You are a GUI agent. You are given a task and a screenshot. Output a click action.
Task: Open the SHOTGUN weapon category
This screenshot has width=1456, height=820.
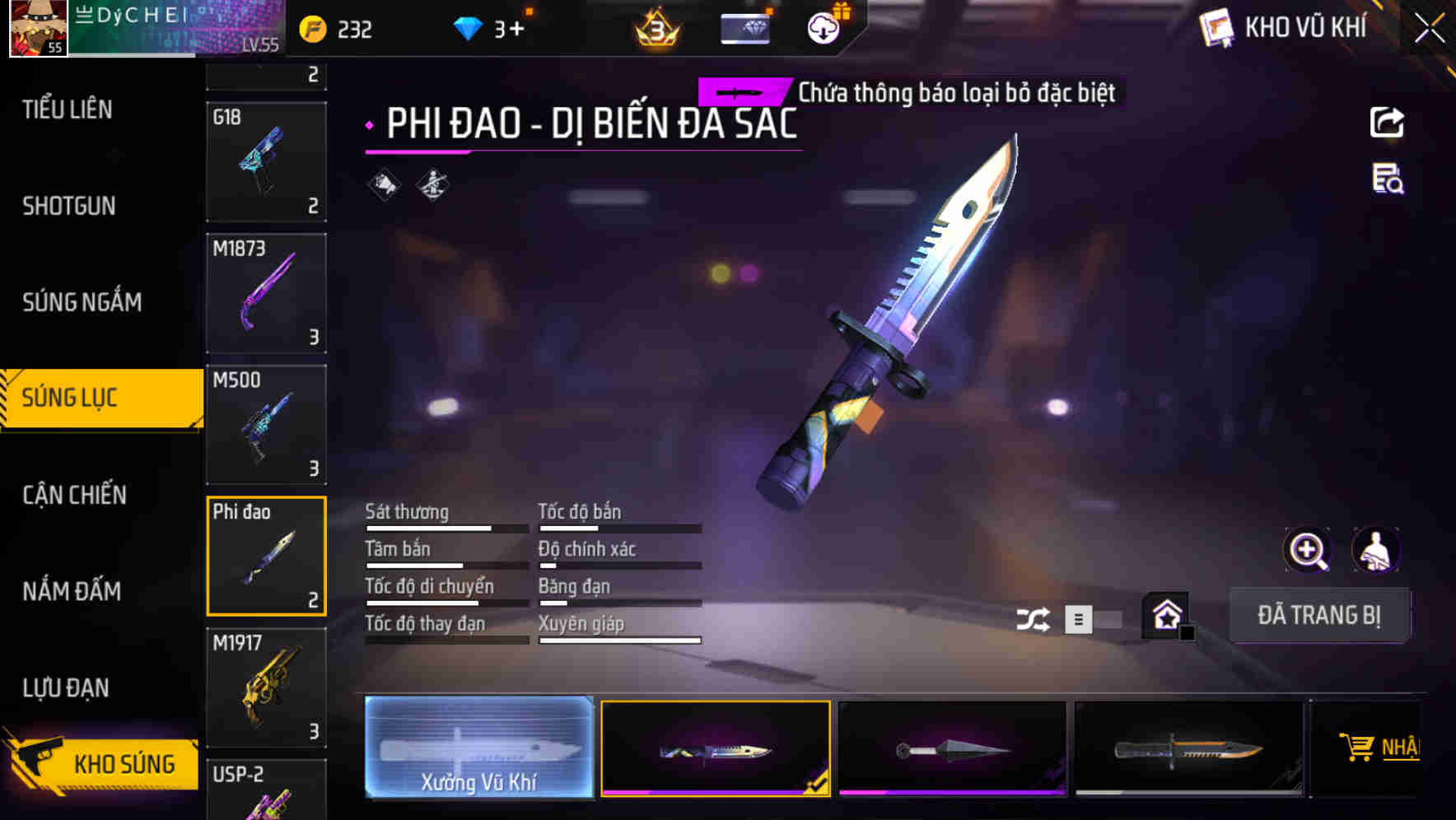pos(68,206)
